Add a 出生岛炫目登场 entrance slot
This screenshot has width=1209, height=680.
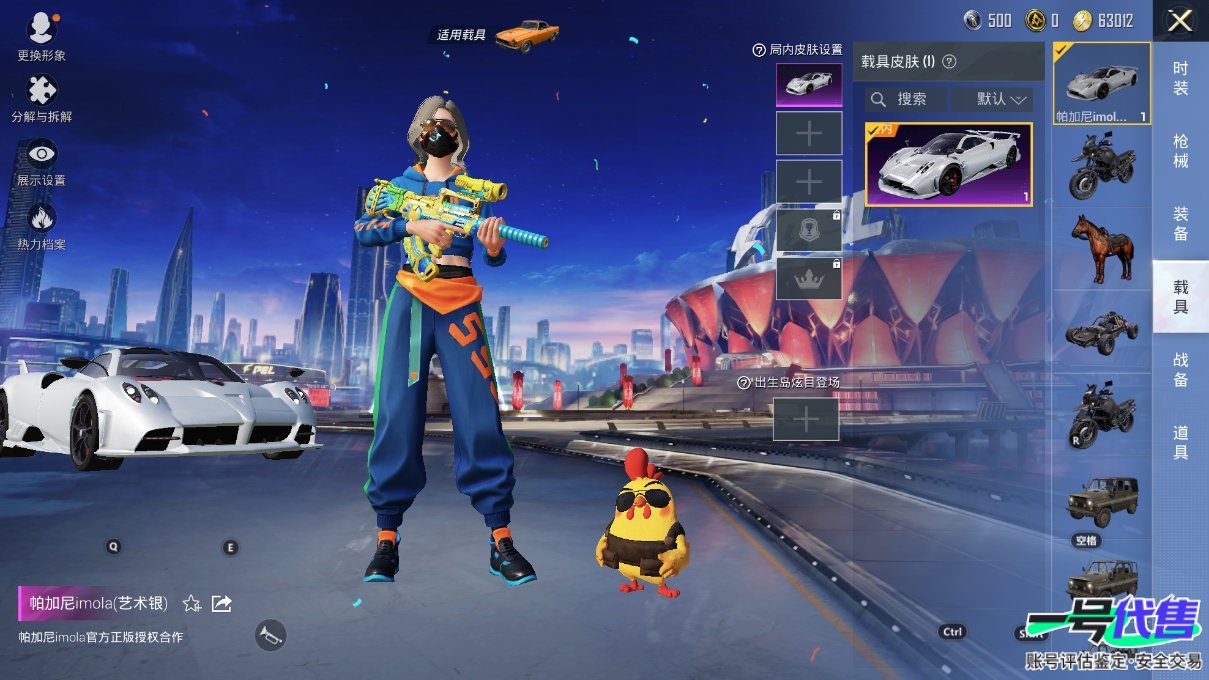pos(806,420)
